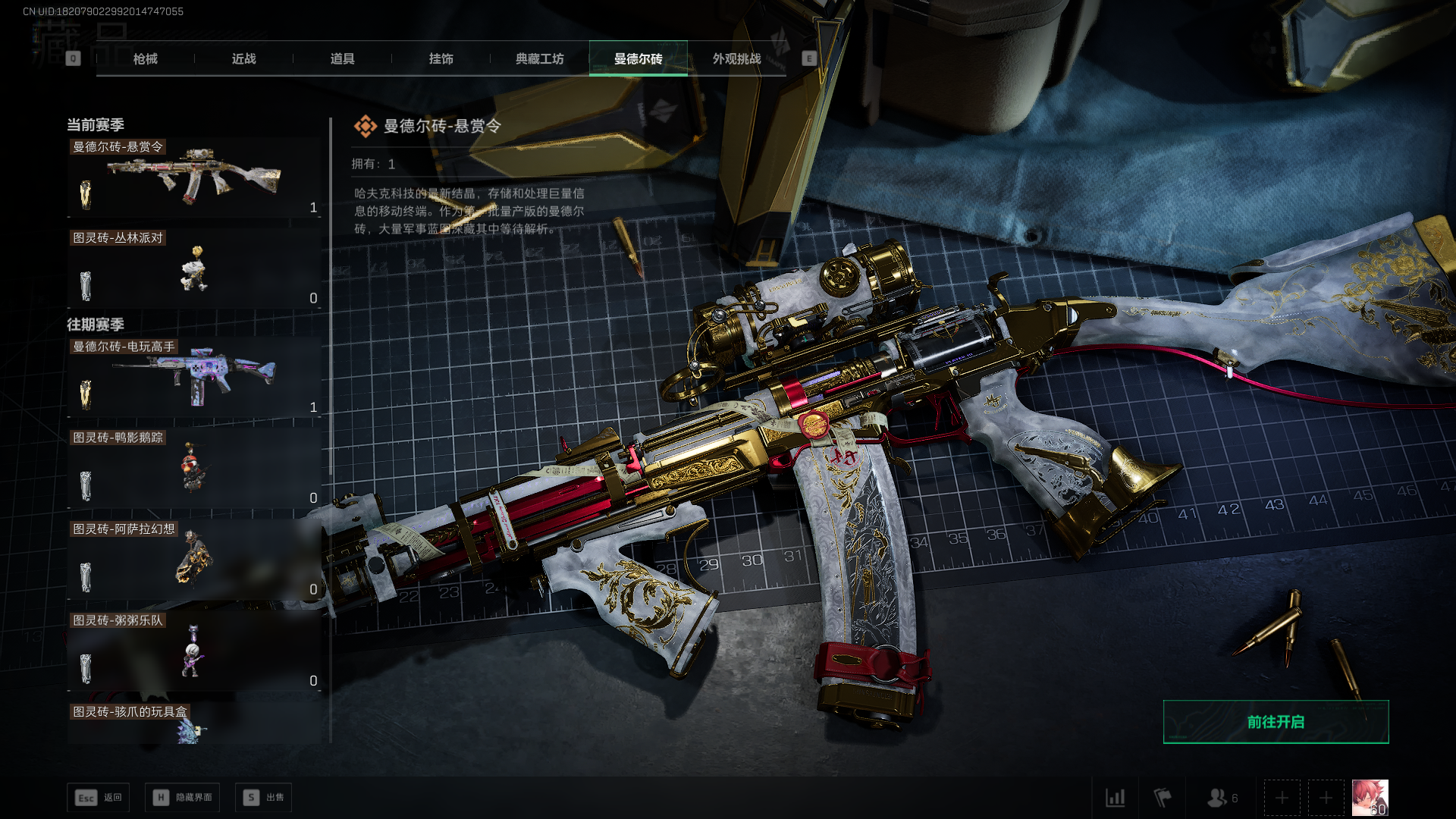Choose the 图灵砖-粥粥乐队 entry
Screen dimensions: 1456x819
(x=194, y=651)
